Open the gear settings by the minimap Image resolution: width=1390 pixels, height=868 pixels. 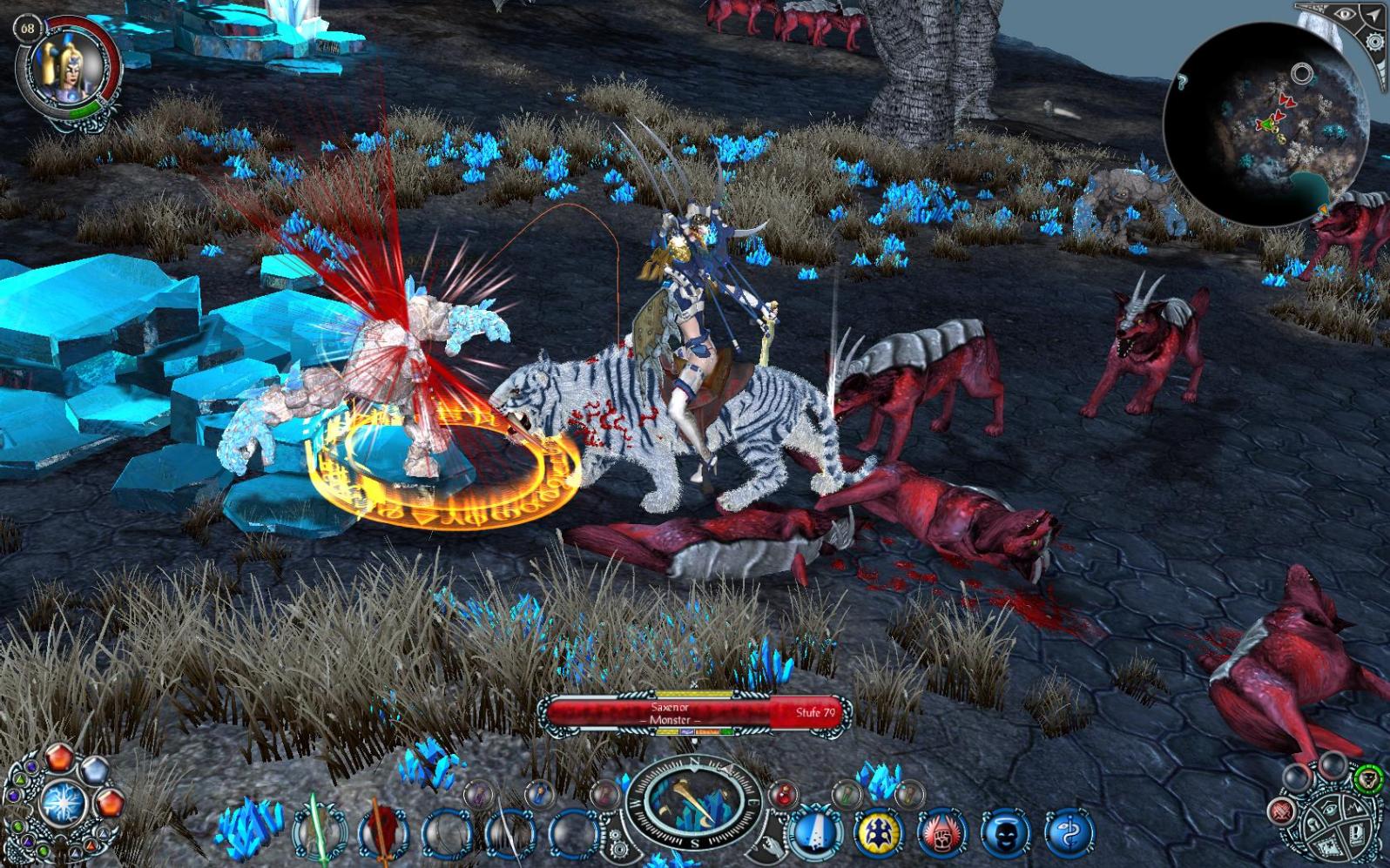coord(1375,43)
